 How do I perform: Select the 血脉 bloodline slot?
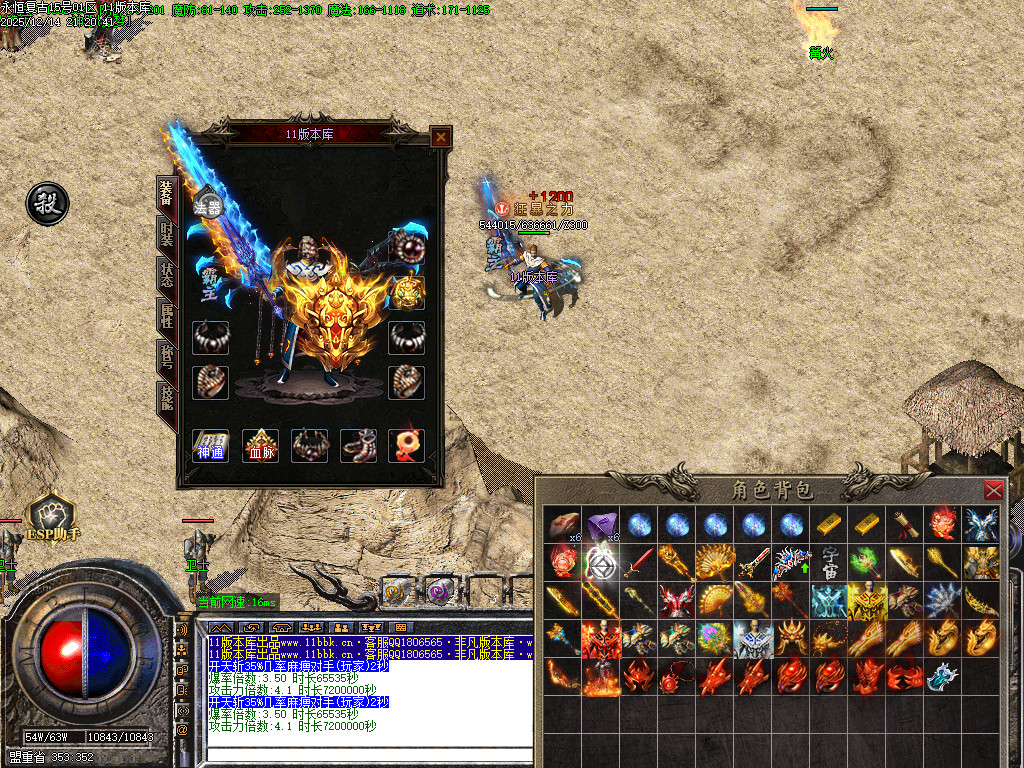click(x=261, y=446)
